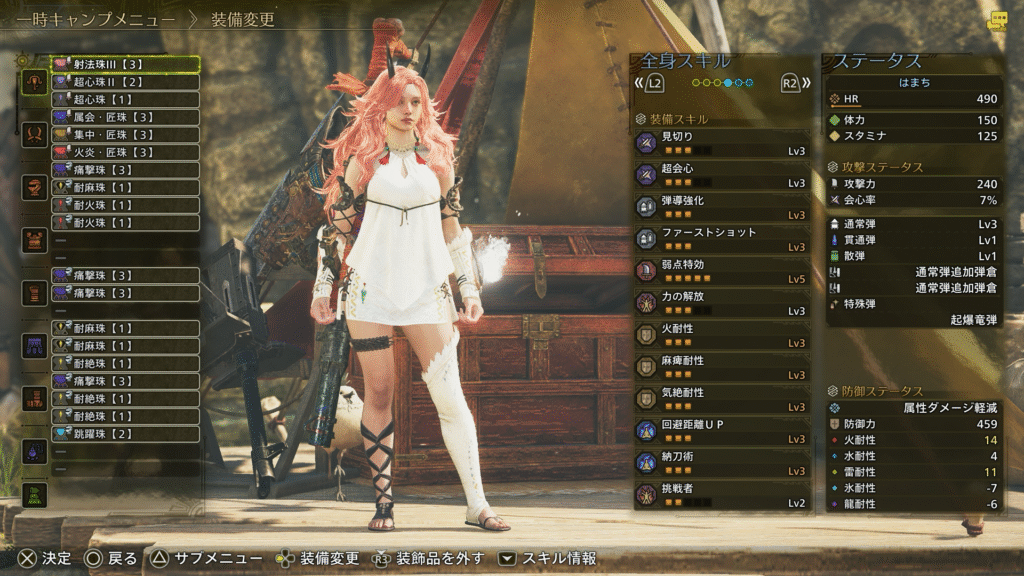The height and width of the screenshot is (576, 1024).
Task: Pick the 属会・匠珠【3】 decoration
Action: [x=125, y=117]
